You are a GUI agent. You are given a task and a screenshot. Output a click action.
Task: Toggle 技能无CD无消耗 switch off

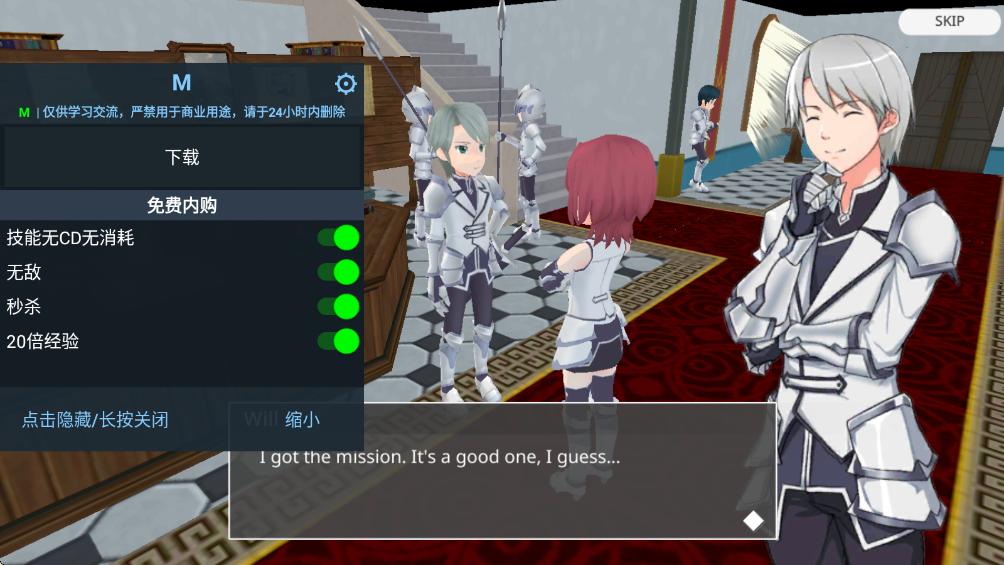pos(339,237)
